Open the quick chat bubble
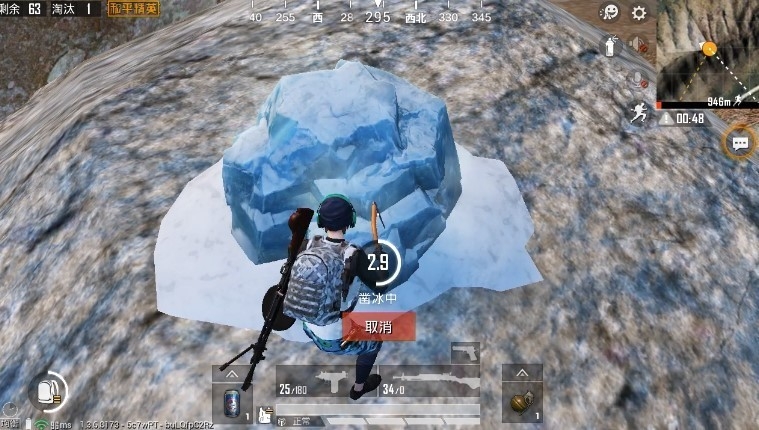This screenshot has height=430, width=759. pos(740,143)
